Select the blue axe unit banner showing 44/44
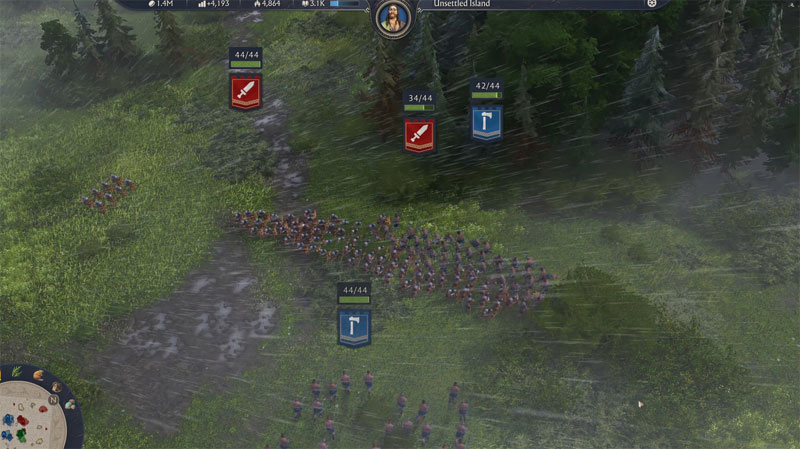800x449 pixels. tap(354, 327)
